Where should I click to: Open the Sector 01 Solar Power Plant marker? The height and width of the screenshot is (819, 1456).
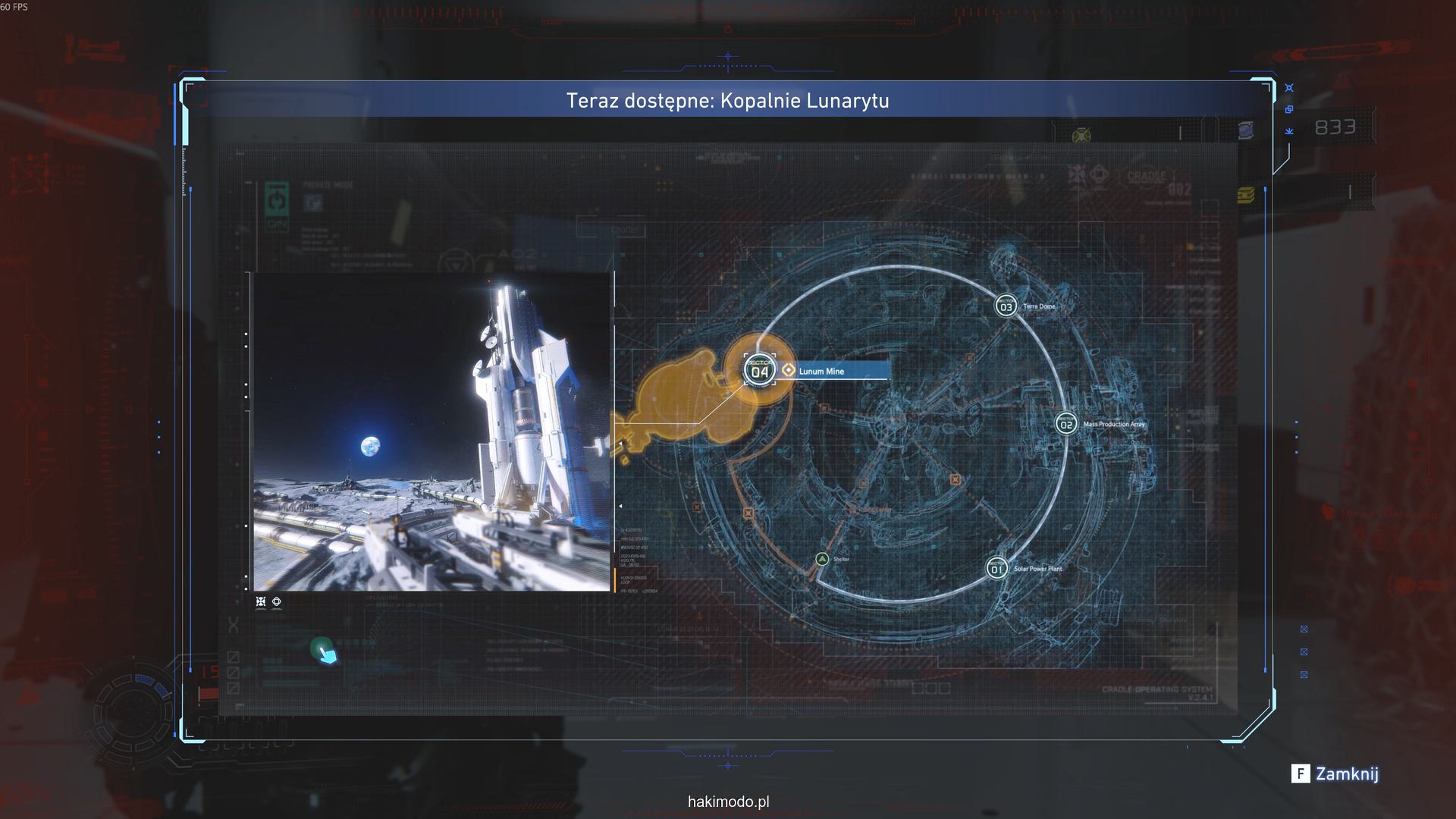tap(996, 569)
